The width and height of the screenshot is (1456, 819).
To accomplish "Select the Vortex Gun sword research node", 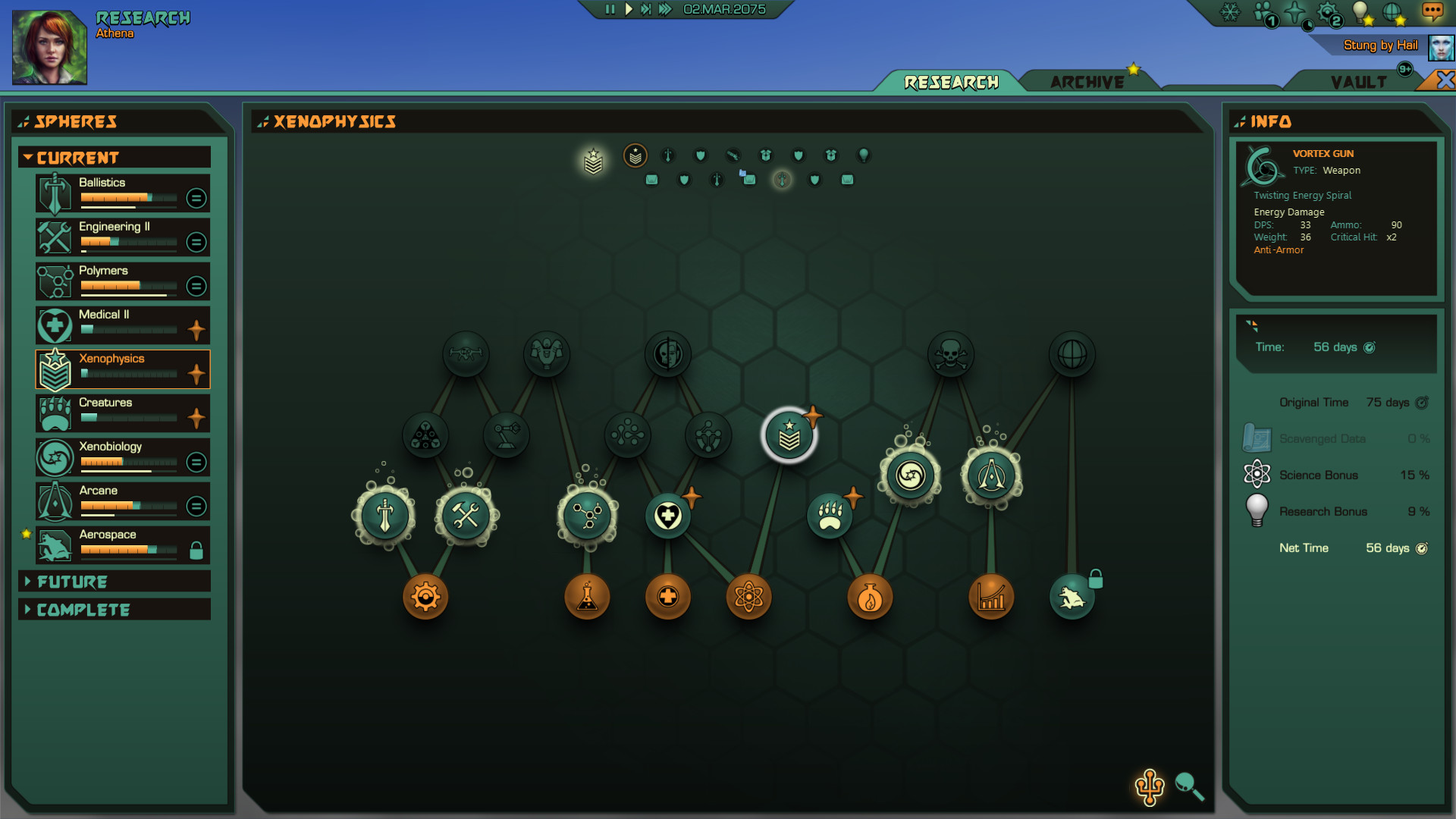I will [383, 516].
